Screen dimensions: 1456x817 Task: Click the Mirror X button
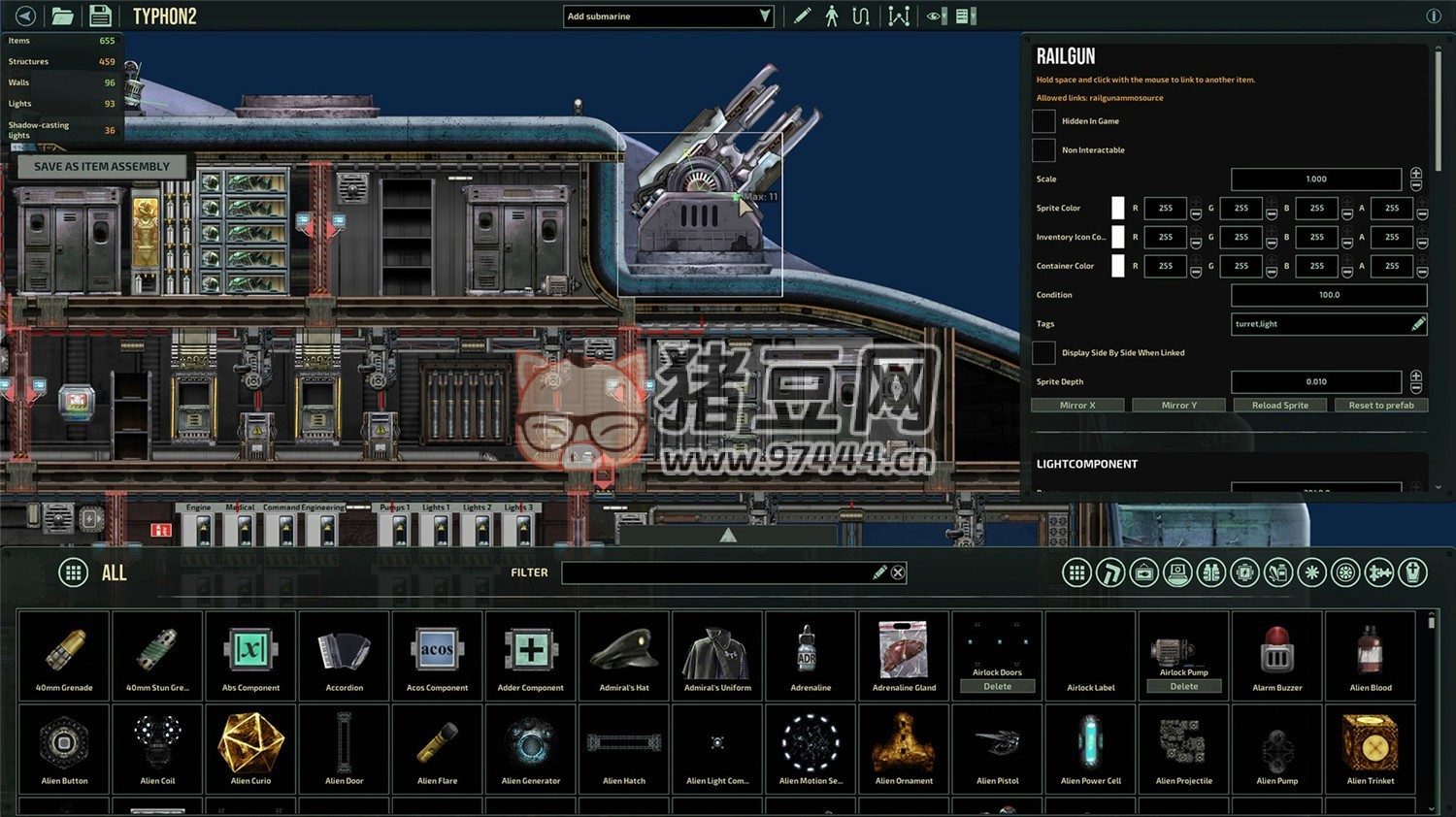click(x=1077, y=406)
